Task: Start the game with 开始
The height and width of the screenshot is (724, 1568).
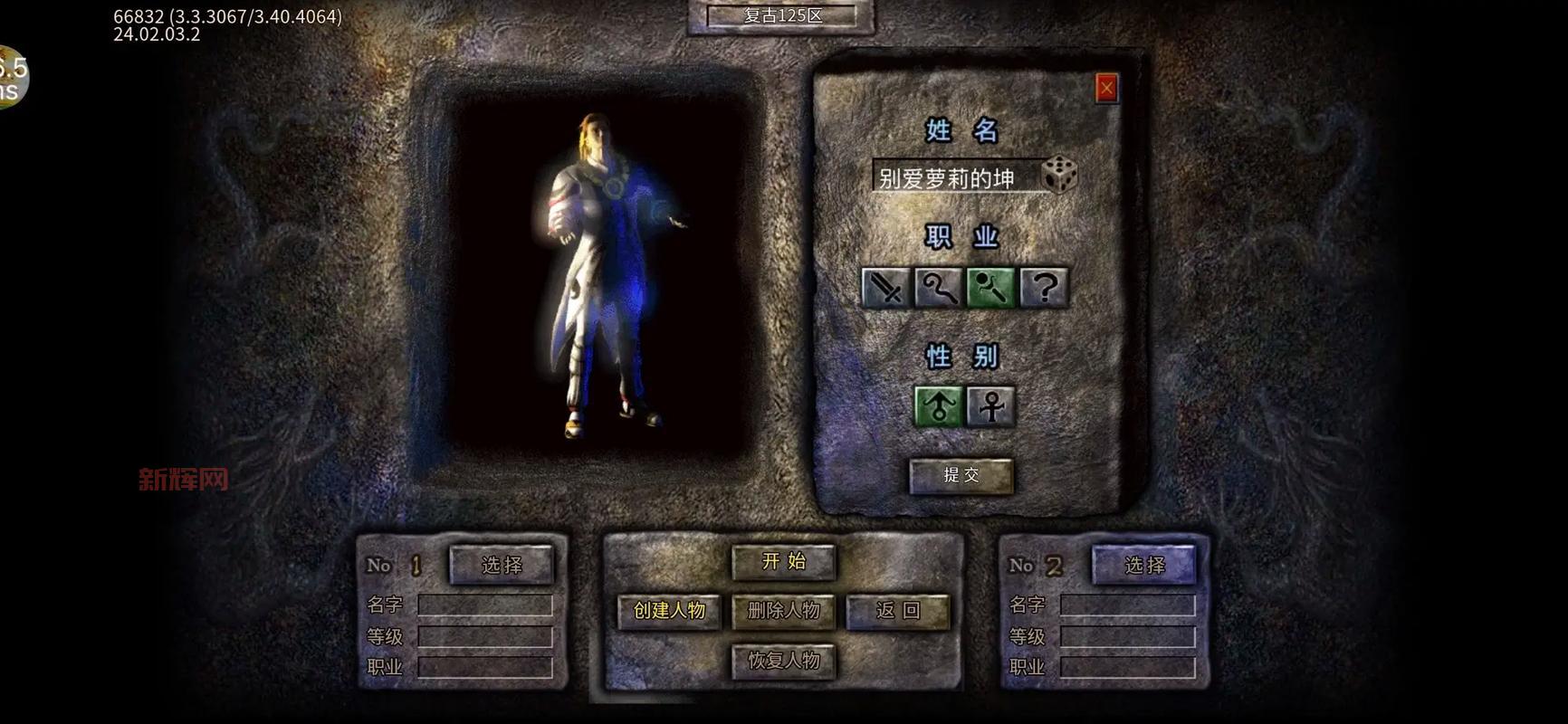Action: [x=784, y=561]
